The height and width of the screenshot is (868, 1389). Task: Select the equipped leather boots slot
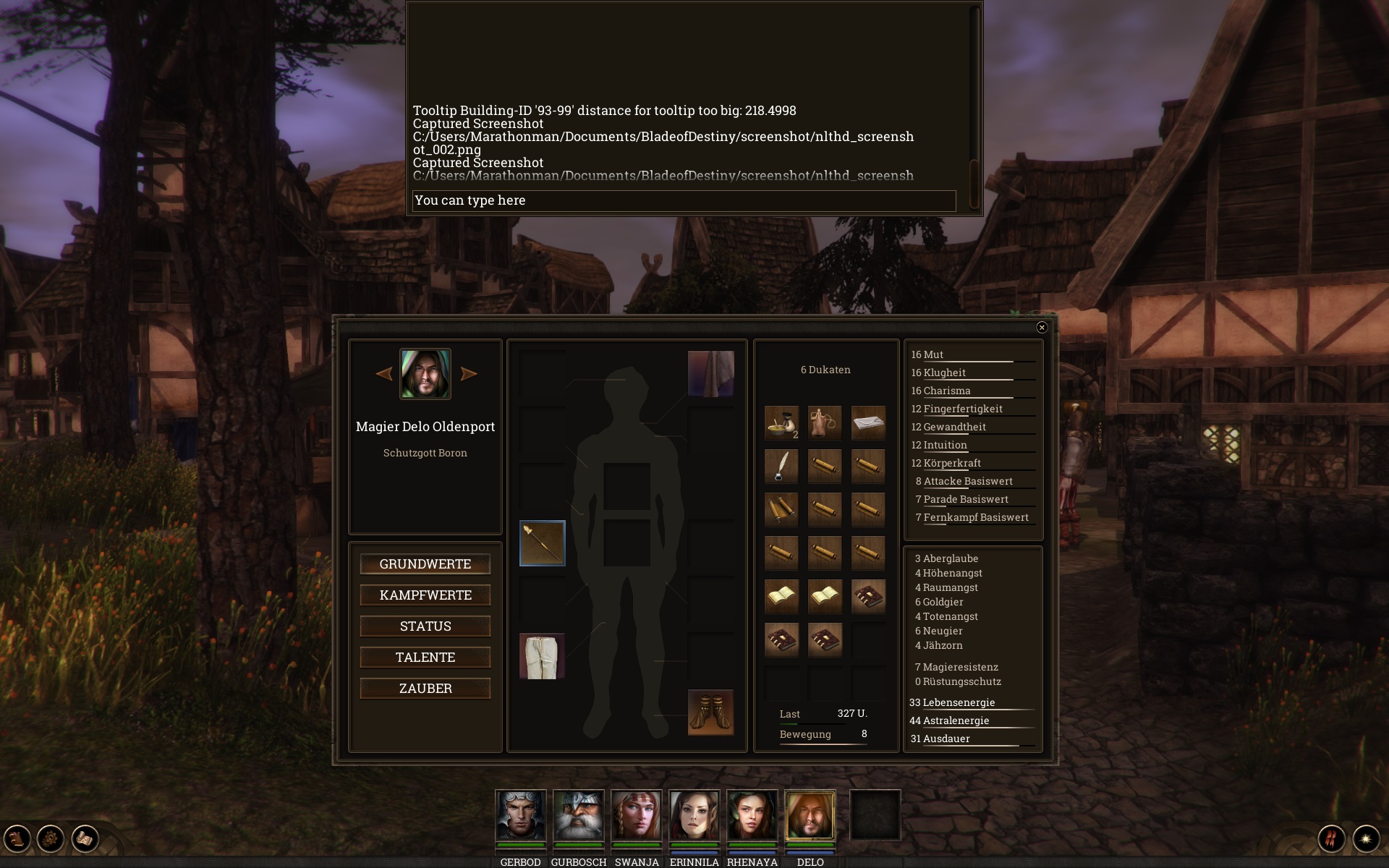(710, 712)
